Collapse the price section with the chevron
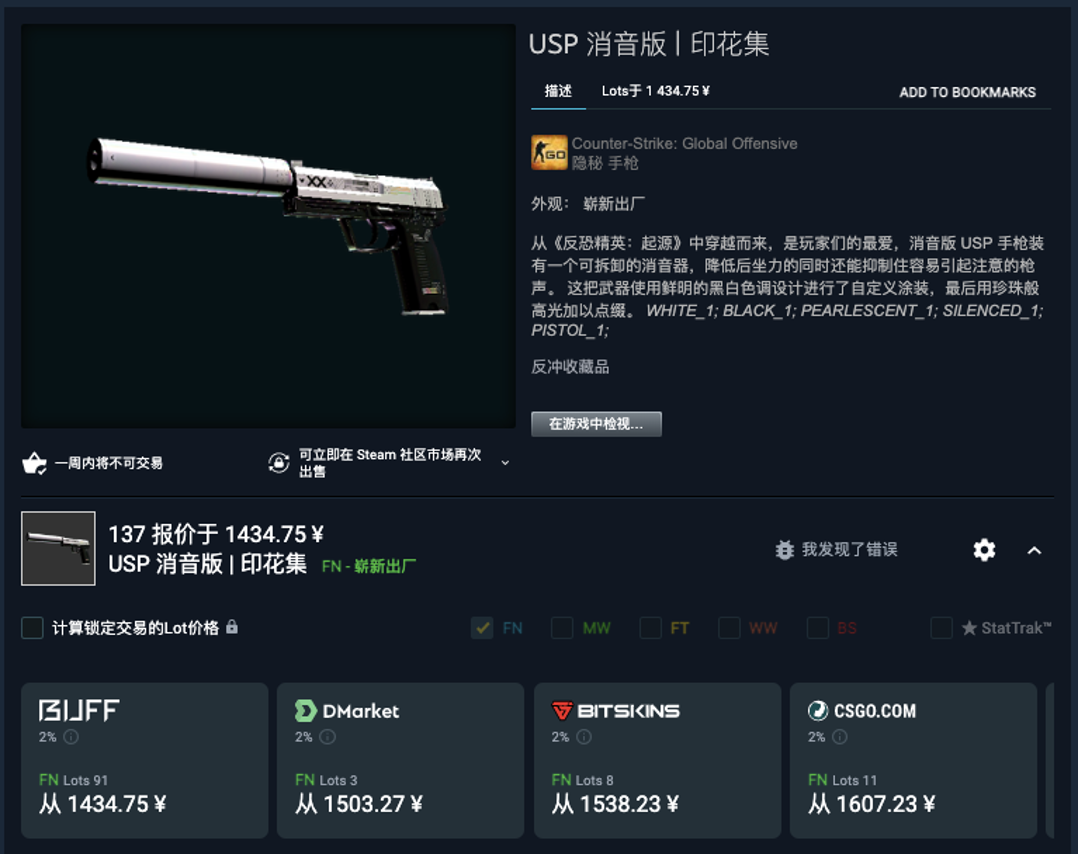This screenshot has height=857, width=1079. (x=1034, y=550)
